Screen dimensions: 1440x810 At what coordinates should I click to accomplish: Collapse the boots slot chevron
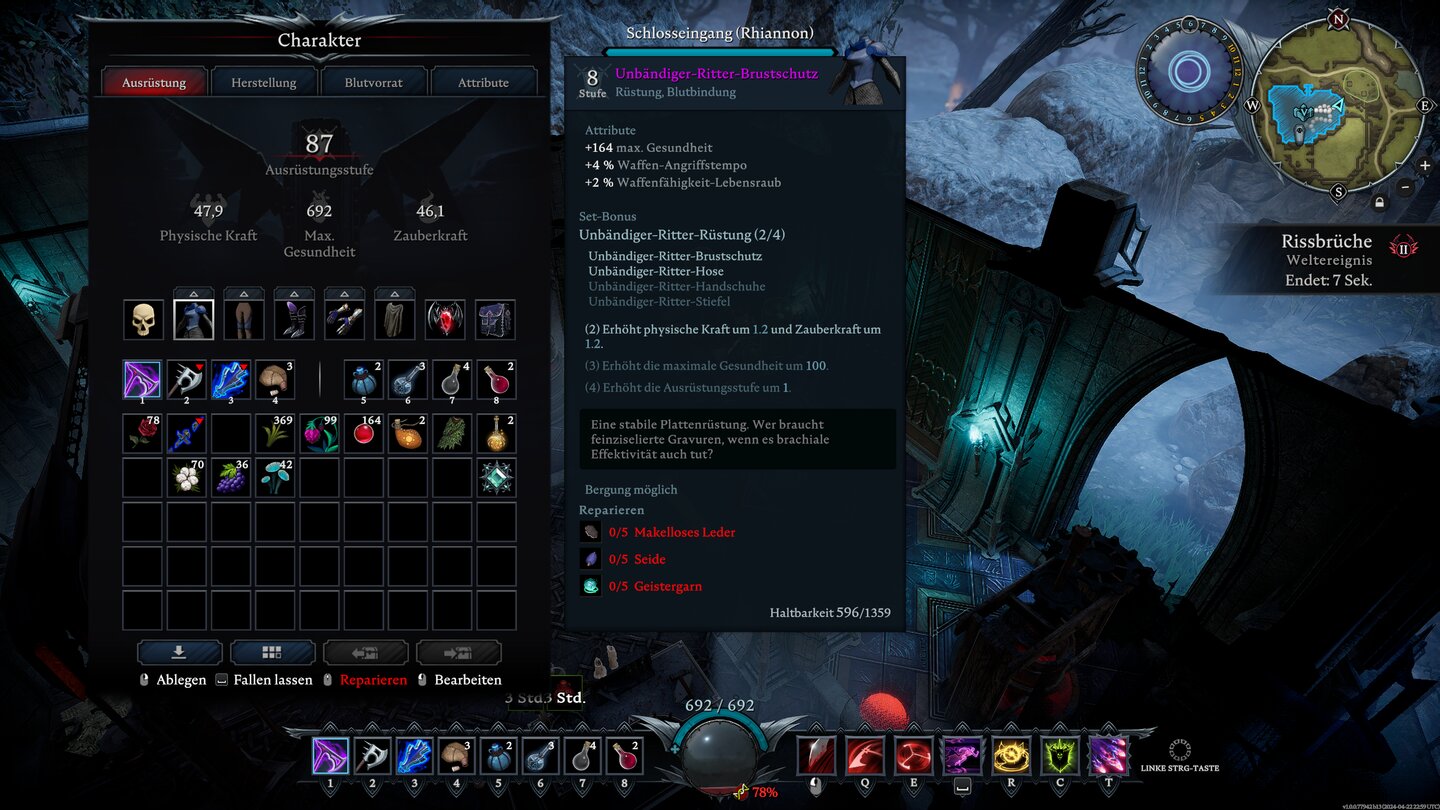tap(293, 294)
